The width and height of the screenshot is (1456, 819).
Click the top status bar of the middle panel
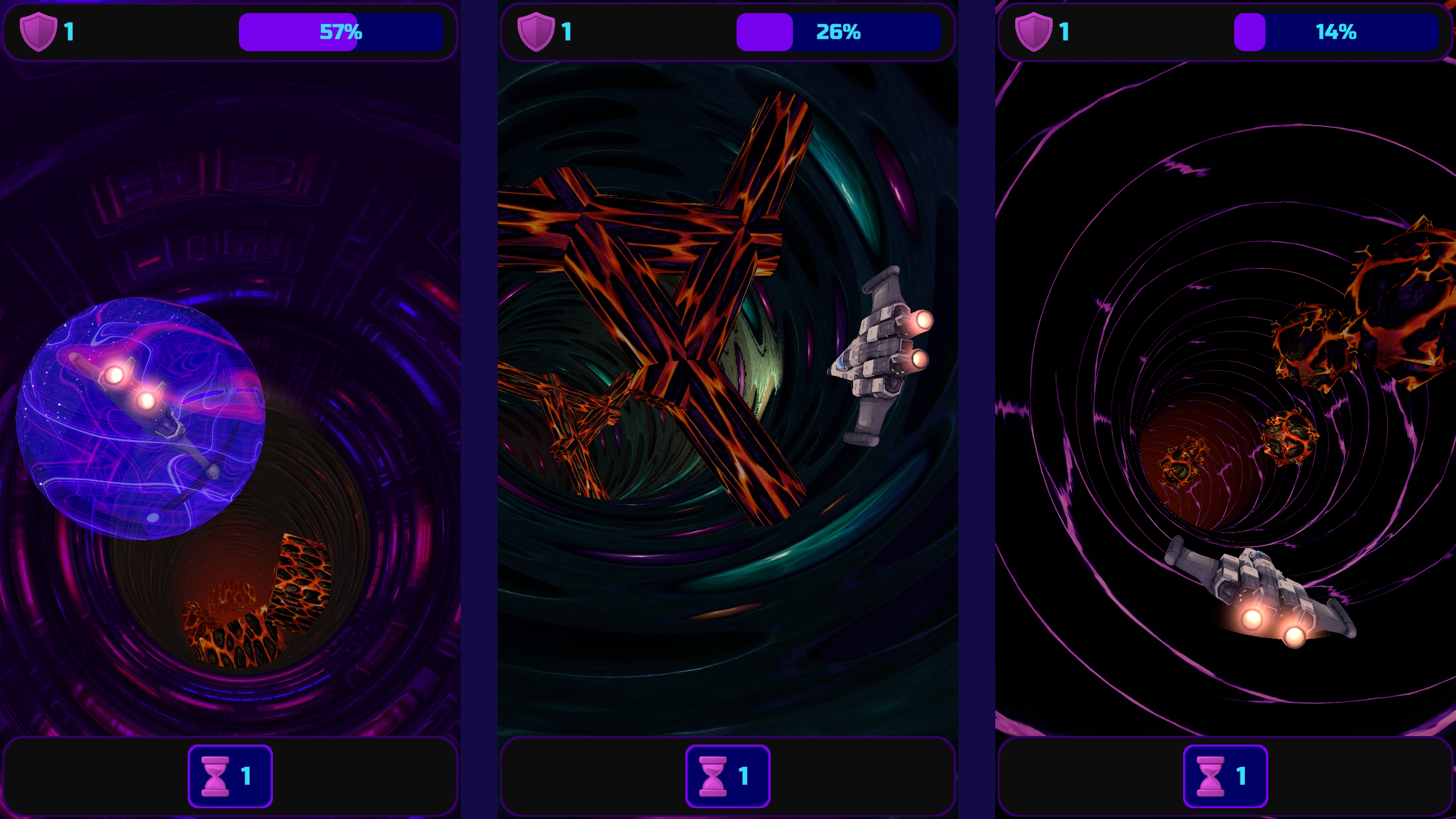[x=728, y=32]
